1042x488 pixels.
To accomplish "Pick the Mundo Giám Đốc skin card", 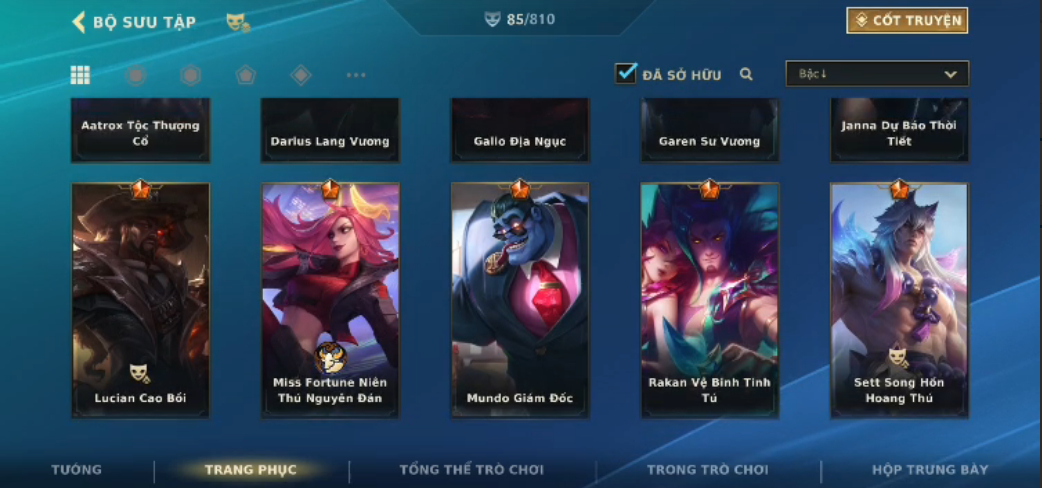I will point(520,299).
